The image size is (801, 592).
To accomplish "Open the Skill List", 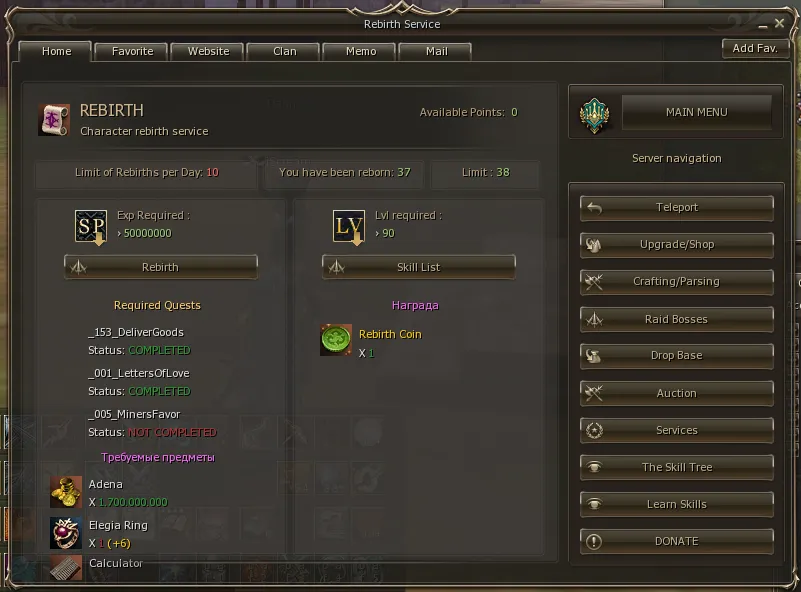I will pyautogui.click(x=419, y=267).
